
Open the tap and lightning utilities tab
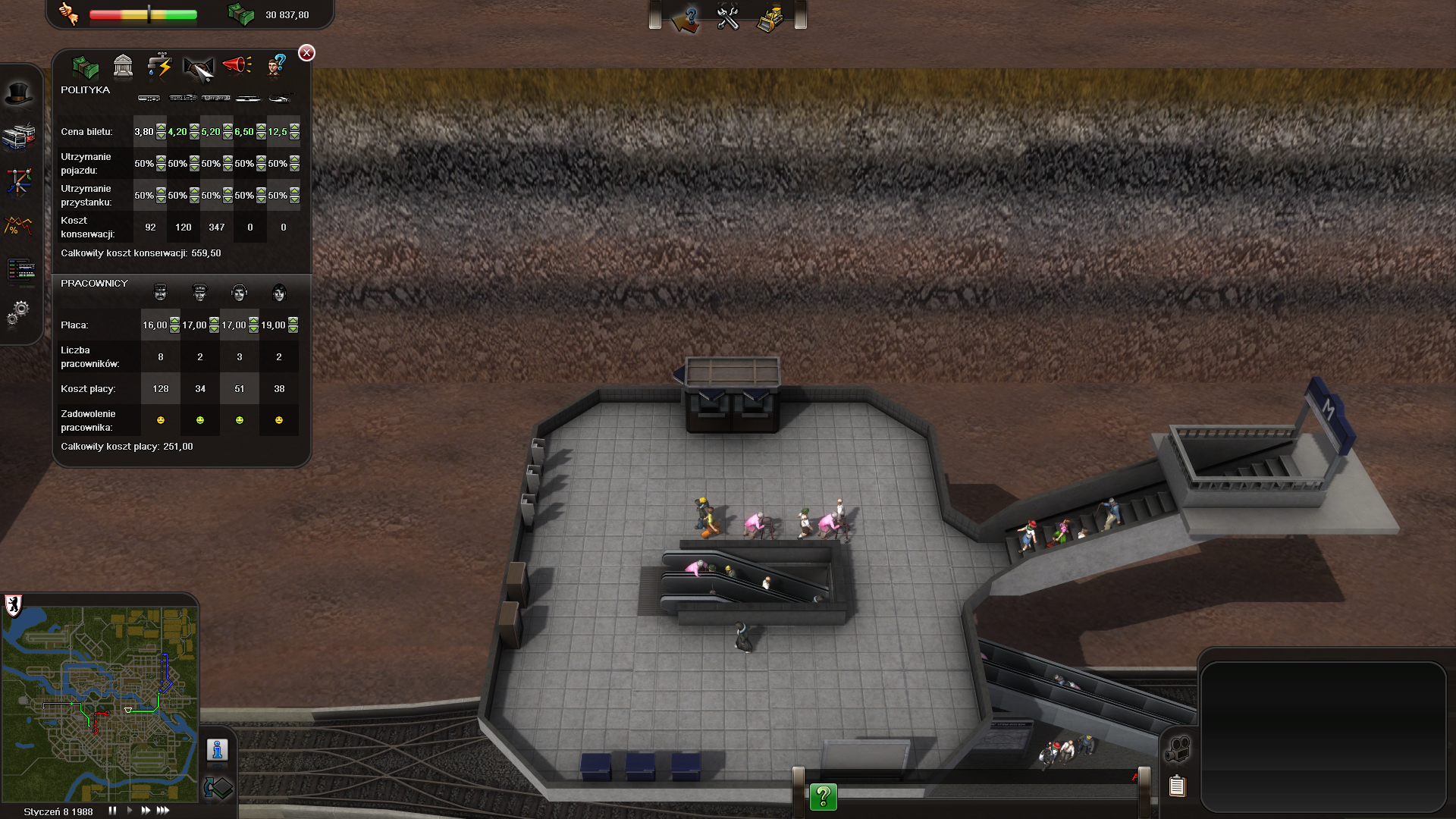160,67
